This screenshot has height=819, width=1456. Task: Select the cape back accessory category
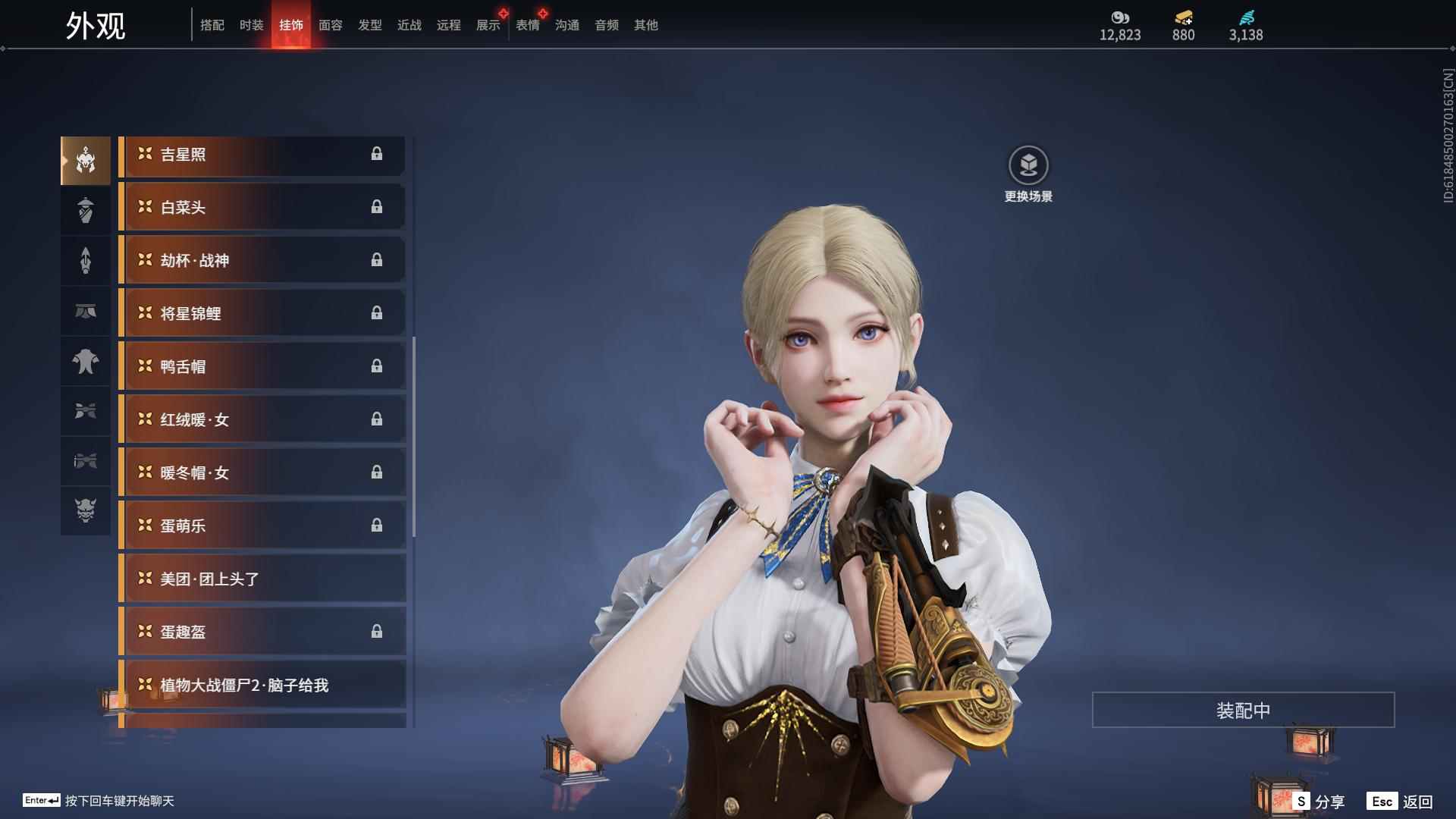[86, 362]
